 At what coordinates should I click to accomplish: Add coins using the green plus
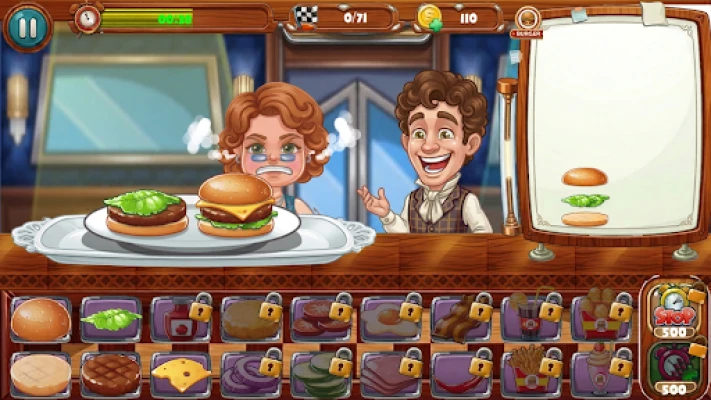pos(436,26)
